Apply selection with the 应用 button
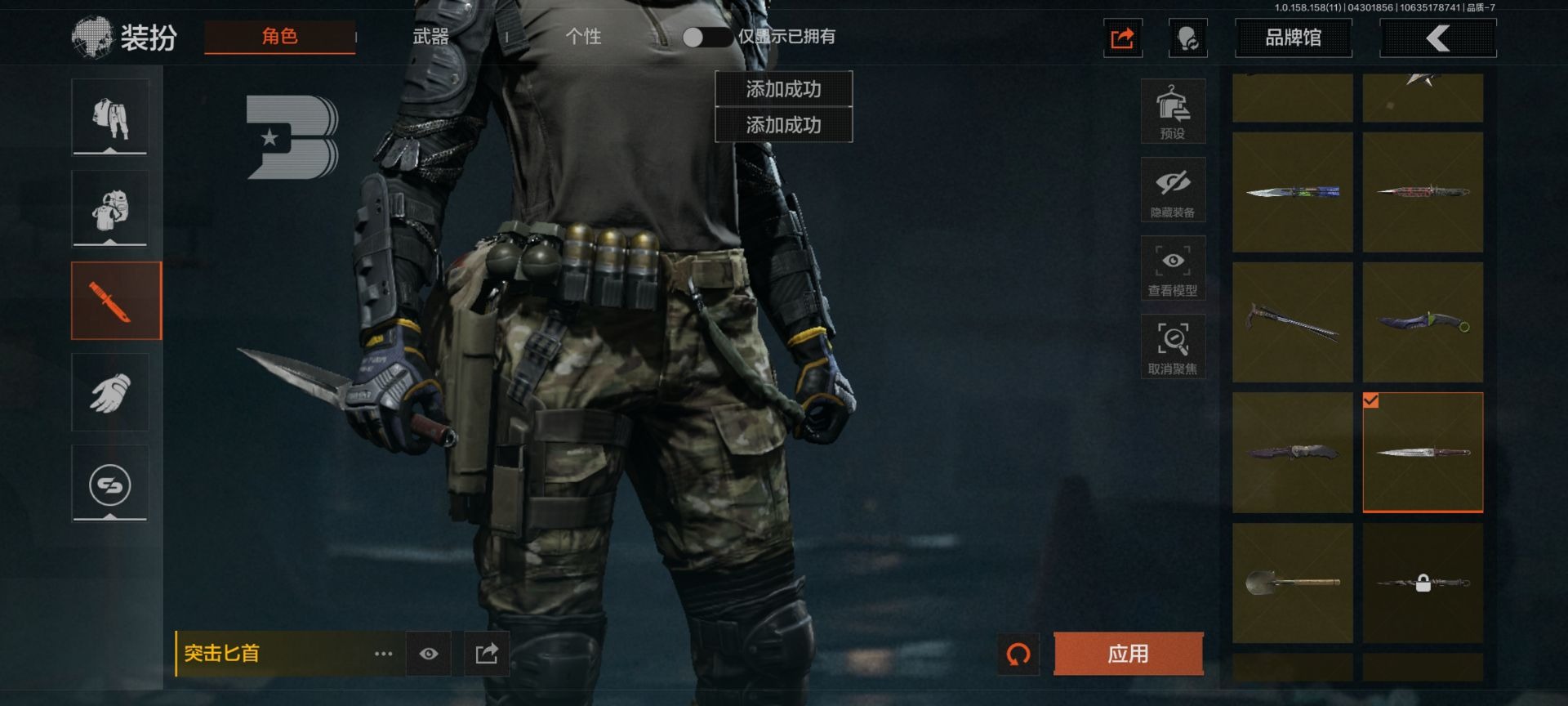 point(1128,654)
